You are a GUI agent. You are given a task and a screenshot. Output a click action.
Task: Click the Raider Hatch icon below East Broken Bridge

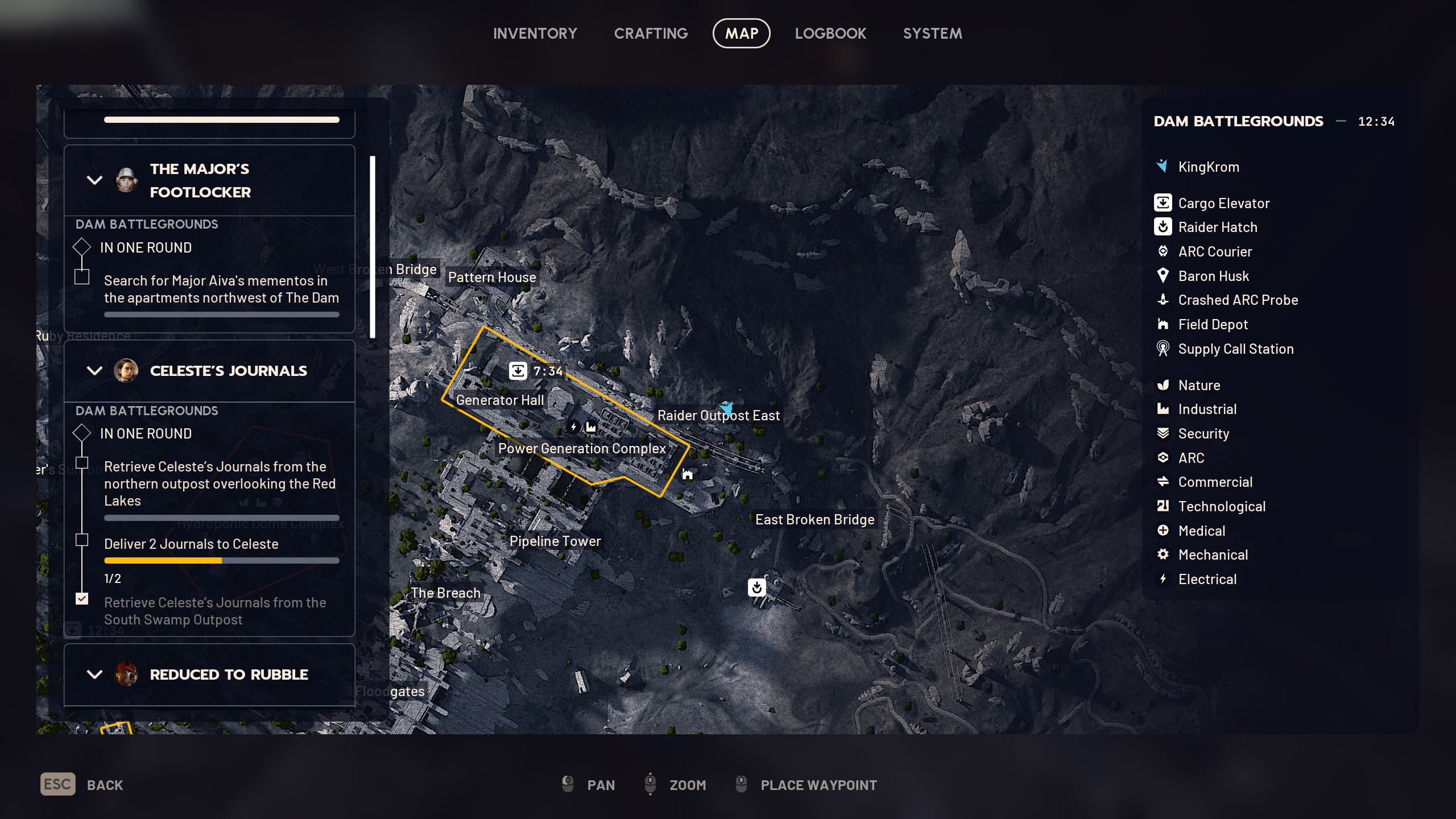(x=756, y=588)
